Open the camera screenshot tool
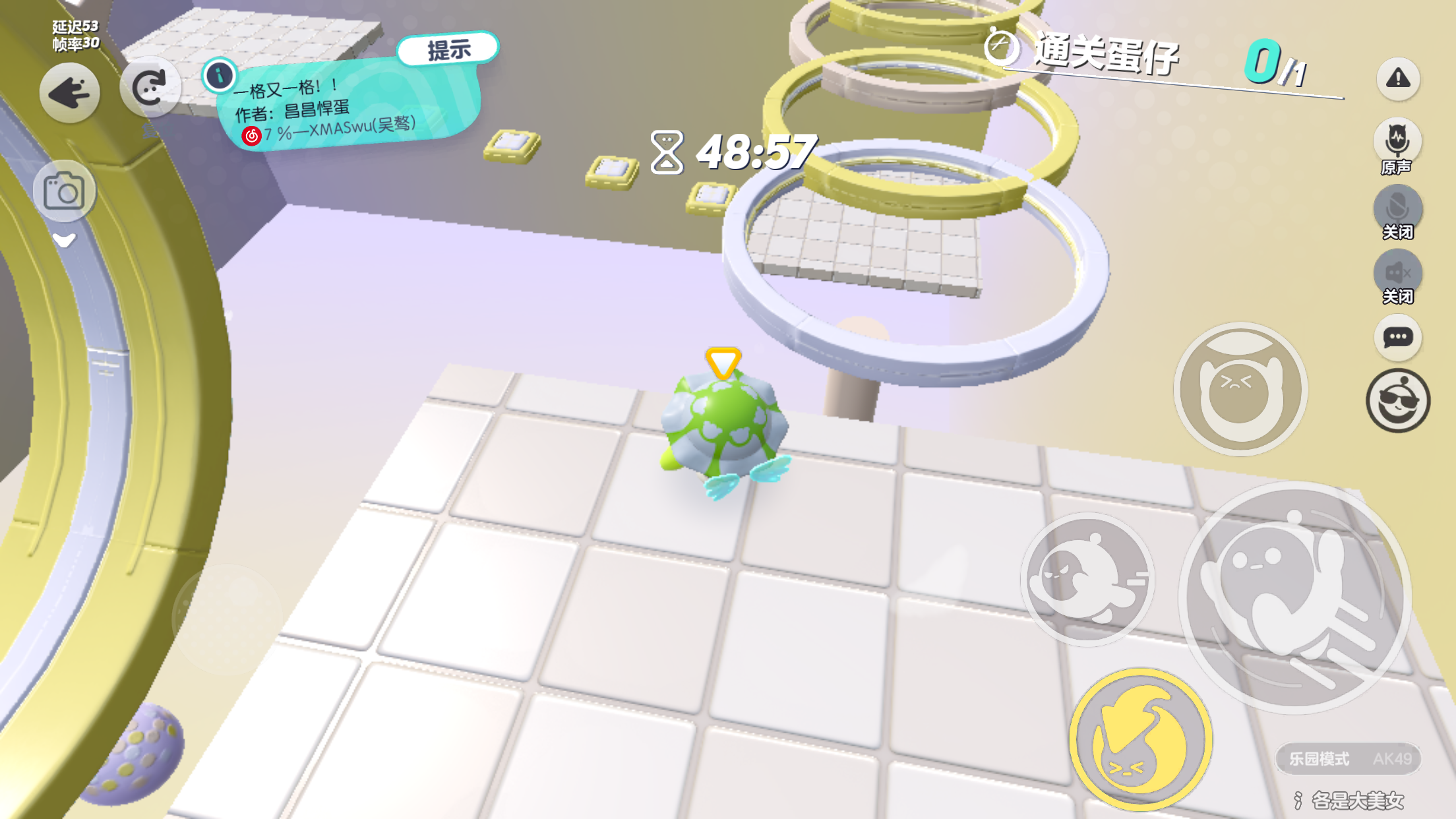The image size is (1456, 819). (64, 192)
